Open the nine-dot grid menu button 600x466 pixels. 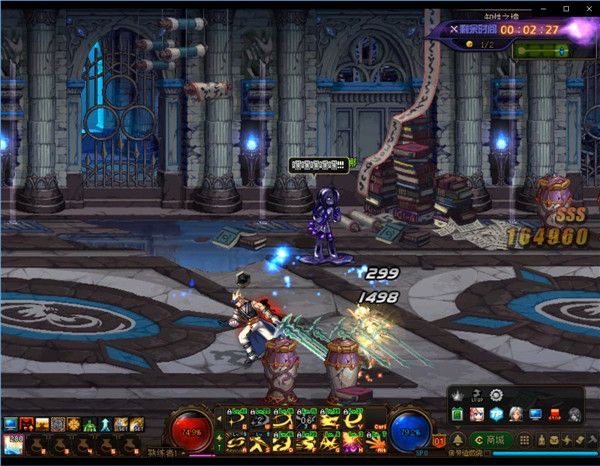[x=523, y=440]
